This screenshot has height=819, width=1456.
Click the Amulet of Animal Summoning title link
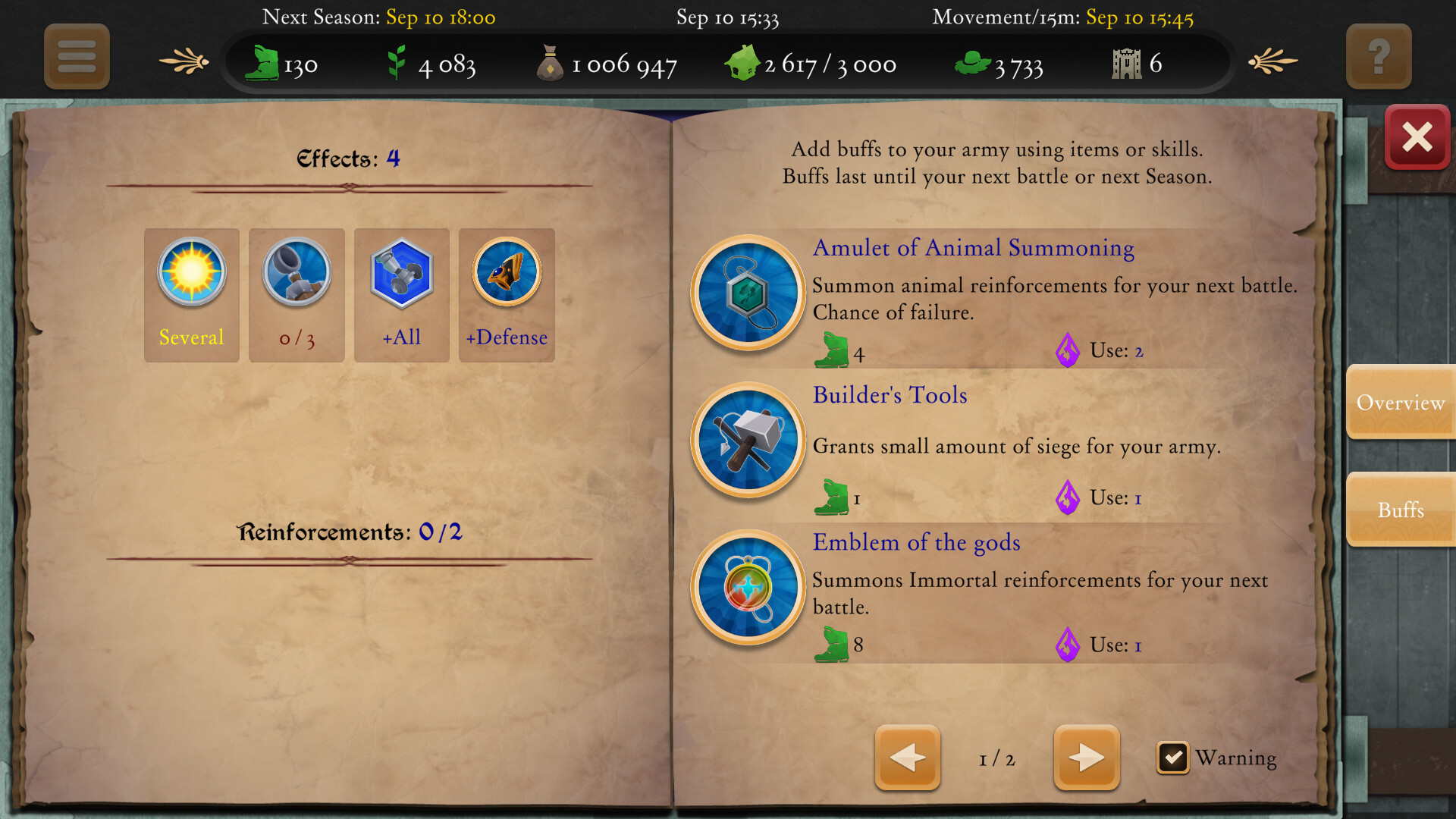tap(973, 248)
